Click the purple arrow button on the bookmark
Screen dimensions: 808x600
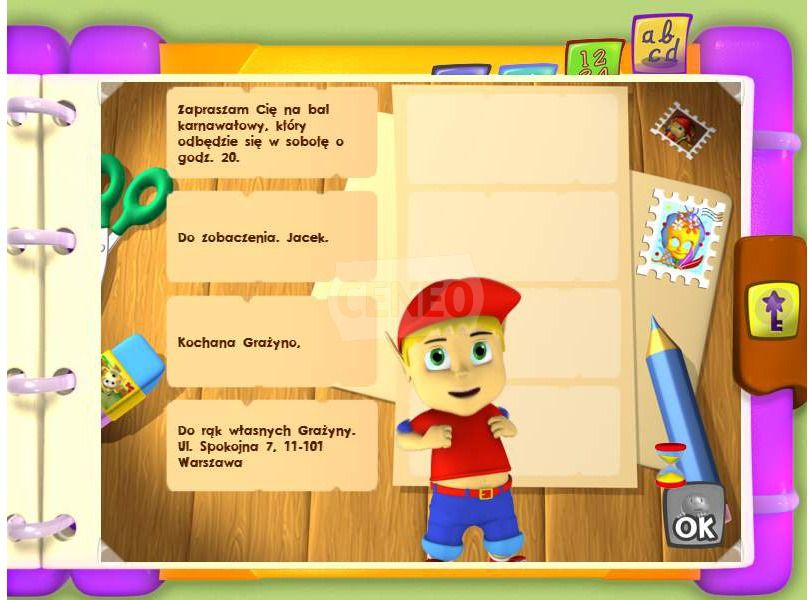pyautogui.click(x=773, y=307)
